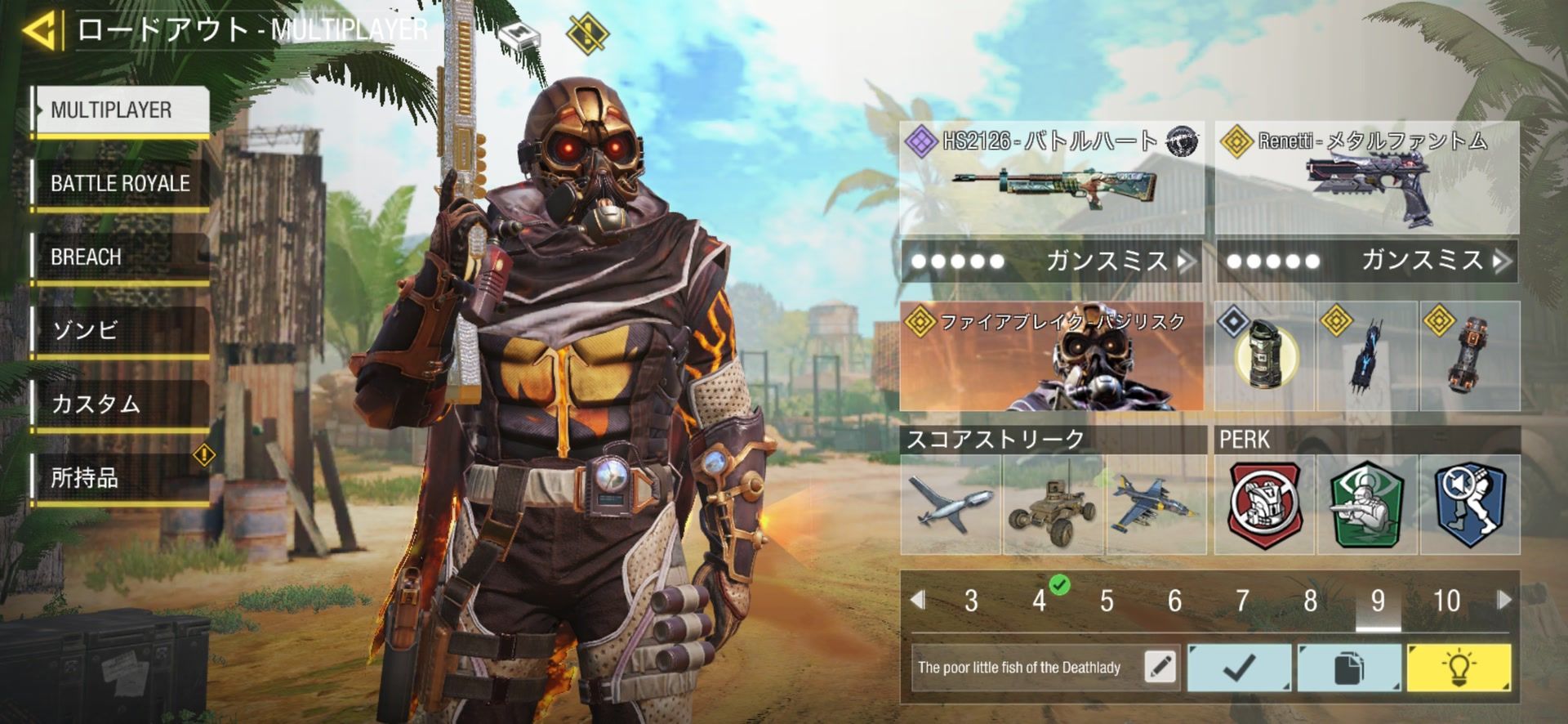Screen dimensions: 1568x724
Task: Select the MULTIPLAYER loadout tab
Action: coord(121,109)
